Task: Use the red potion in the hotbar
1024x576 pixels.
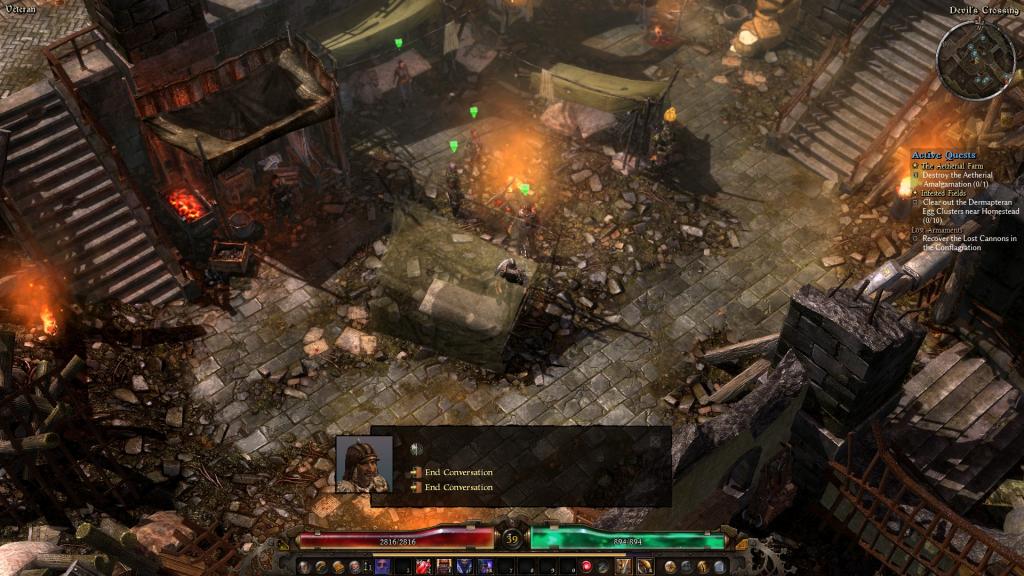Action: point(423,567)
